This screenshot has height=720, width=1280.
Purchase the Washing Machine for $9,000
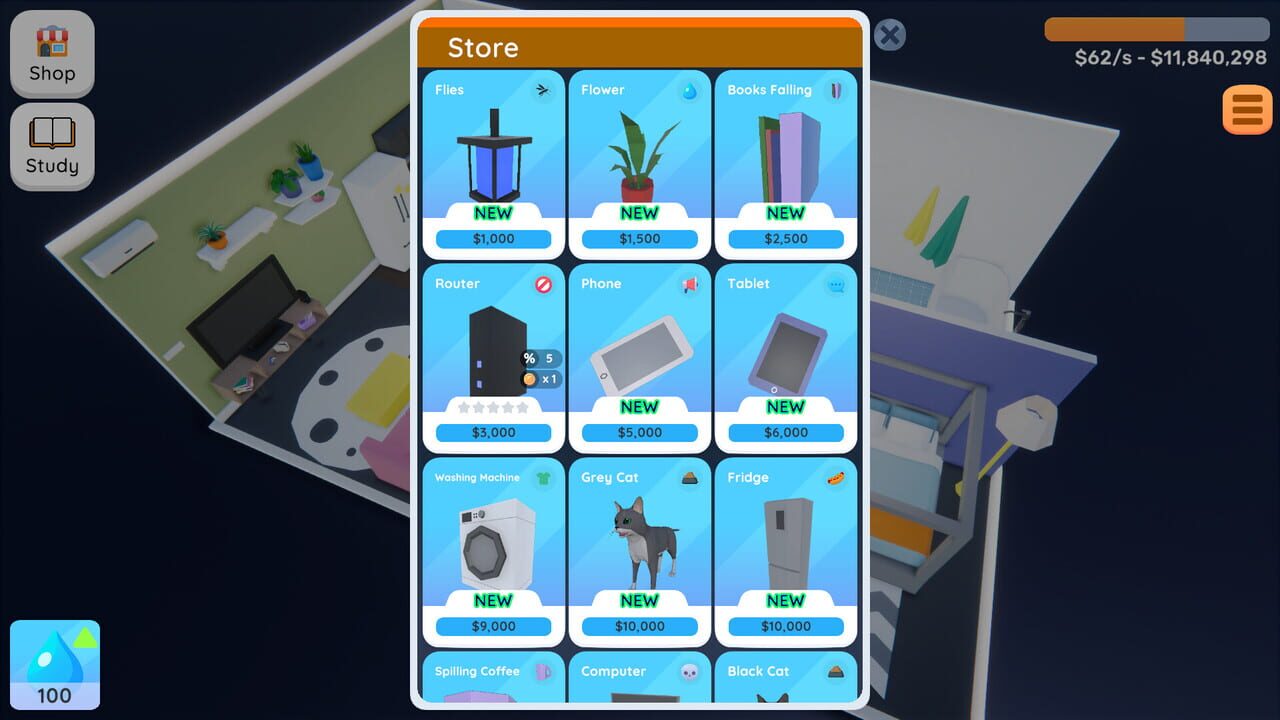tap(492, 626)
